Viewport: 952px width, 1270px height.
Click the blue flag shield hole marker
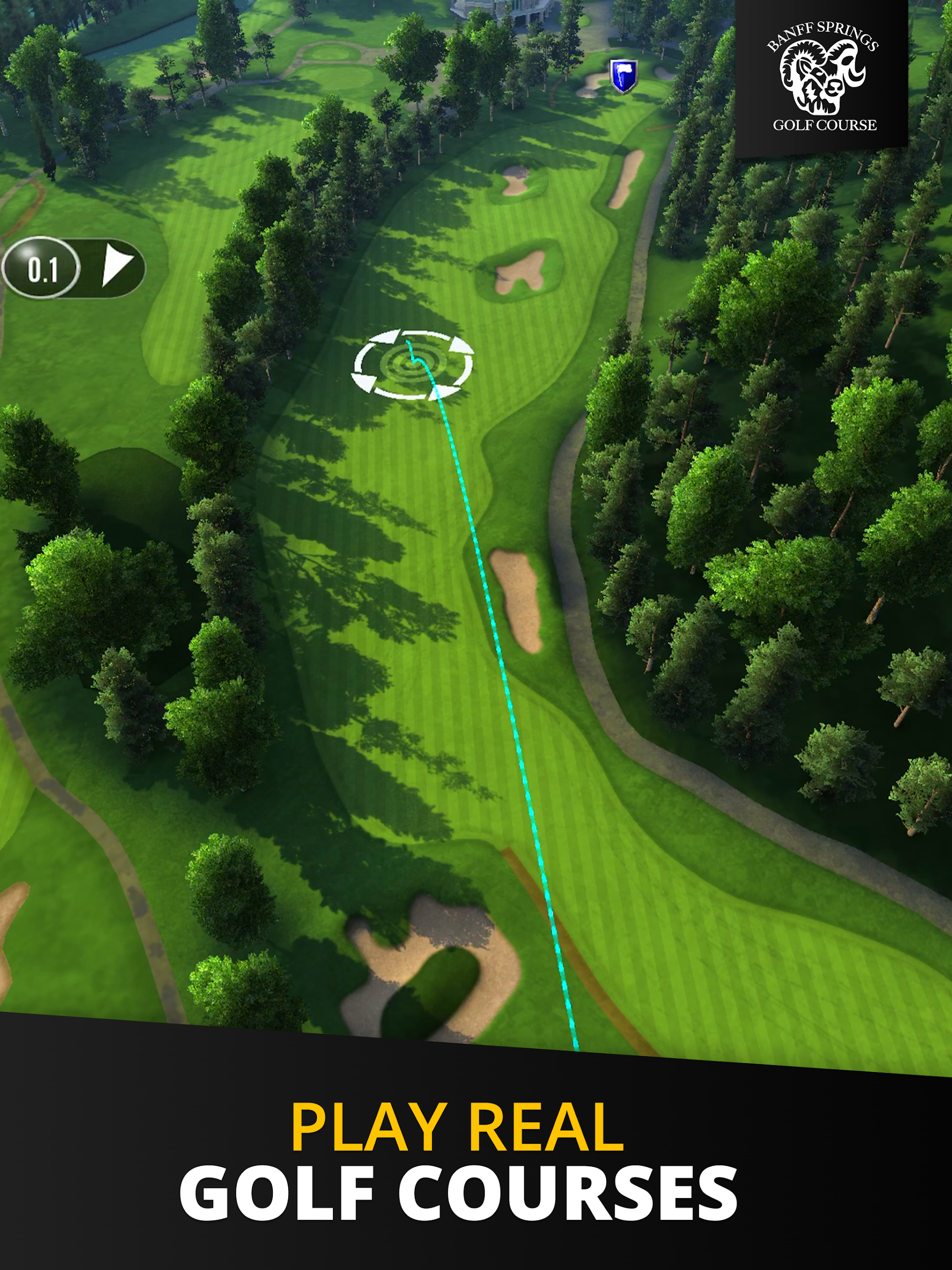623,76
